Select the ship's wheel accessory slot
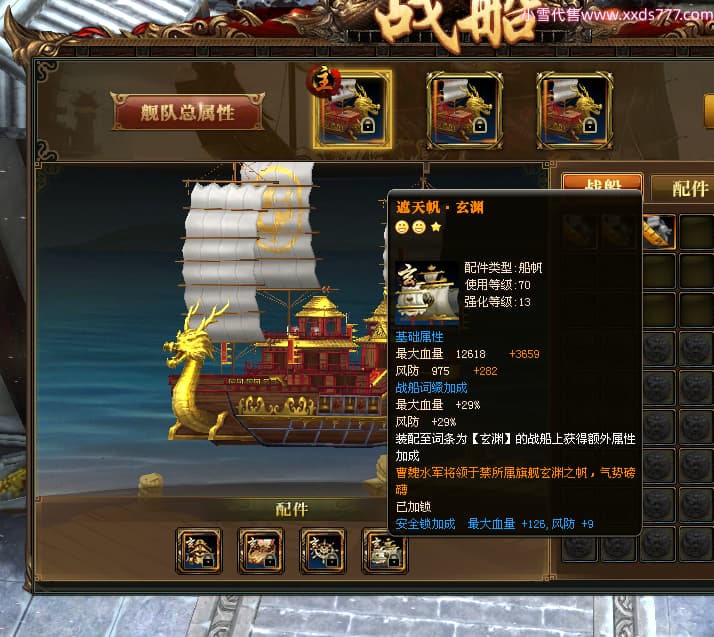Screen dimensions: 714x637 pos(323,550)
